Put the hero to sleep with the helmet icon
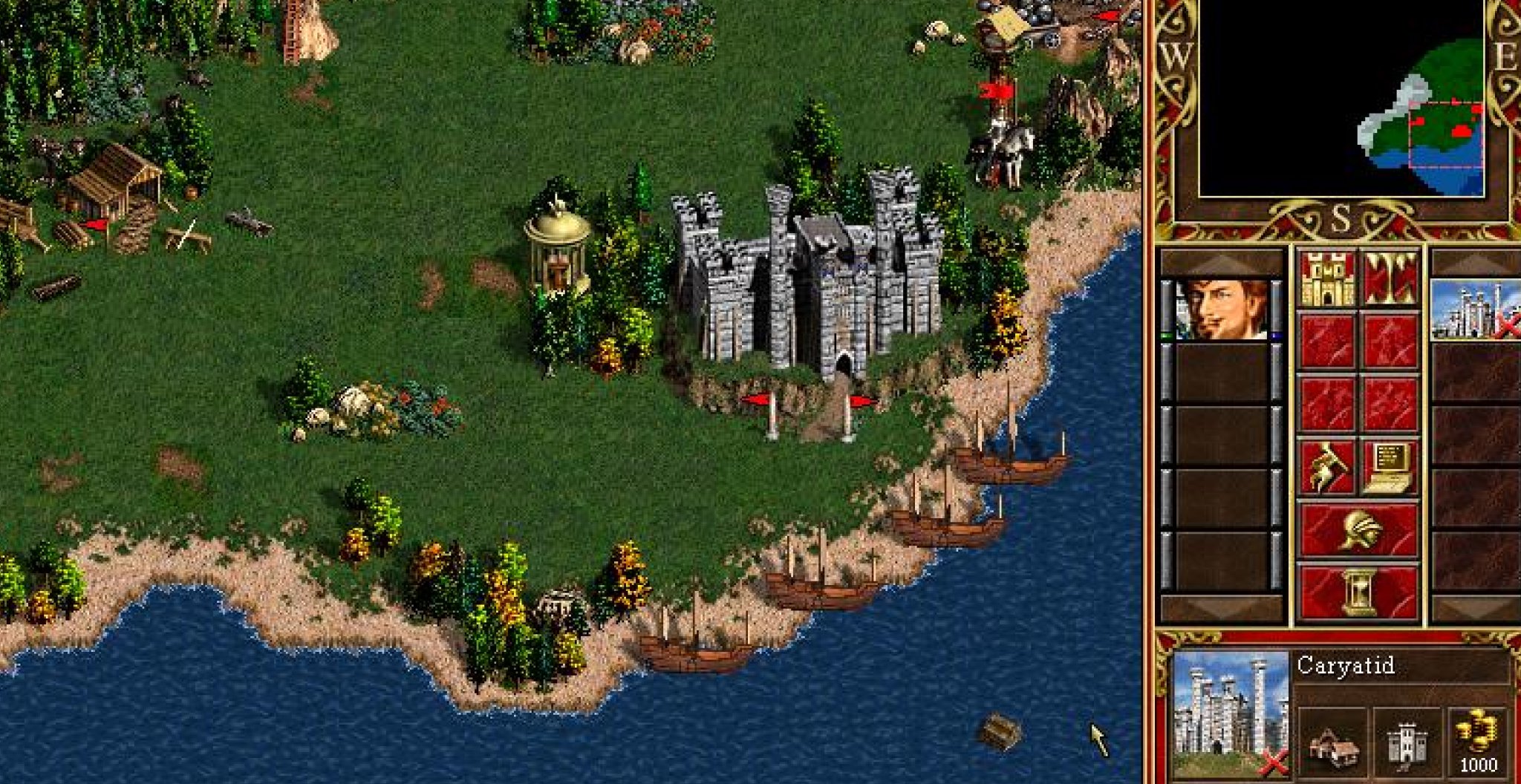Viewport: 1521px width, 784px height. (x=1359, y=529)
